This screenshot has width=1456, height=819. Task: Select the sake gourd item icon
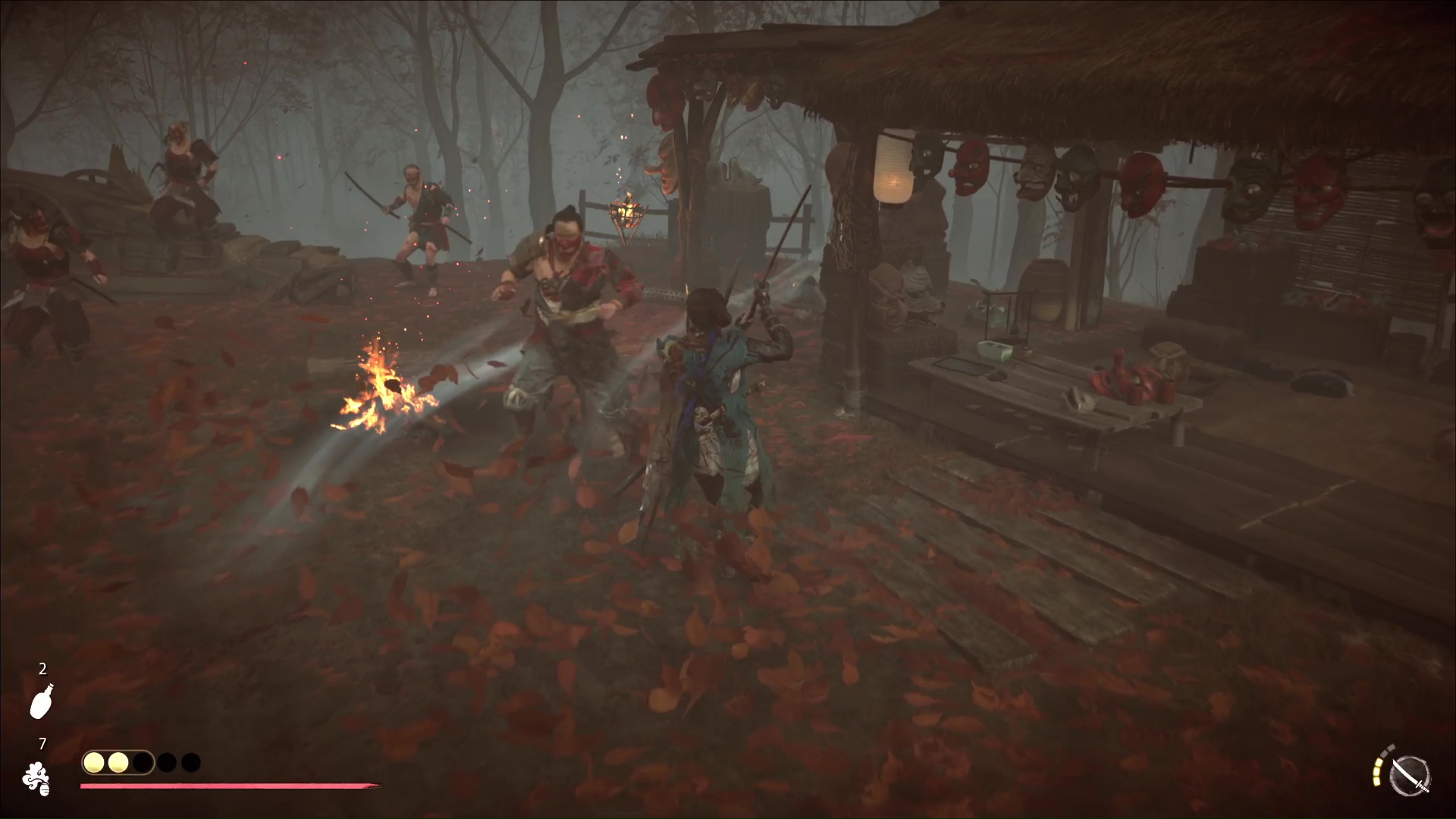(41, 701)
